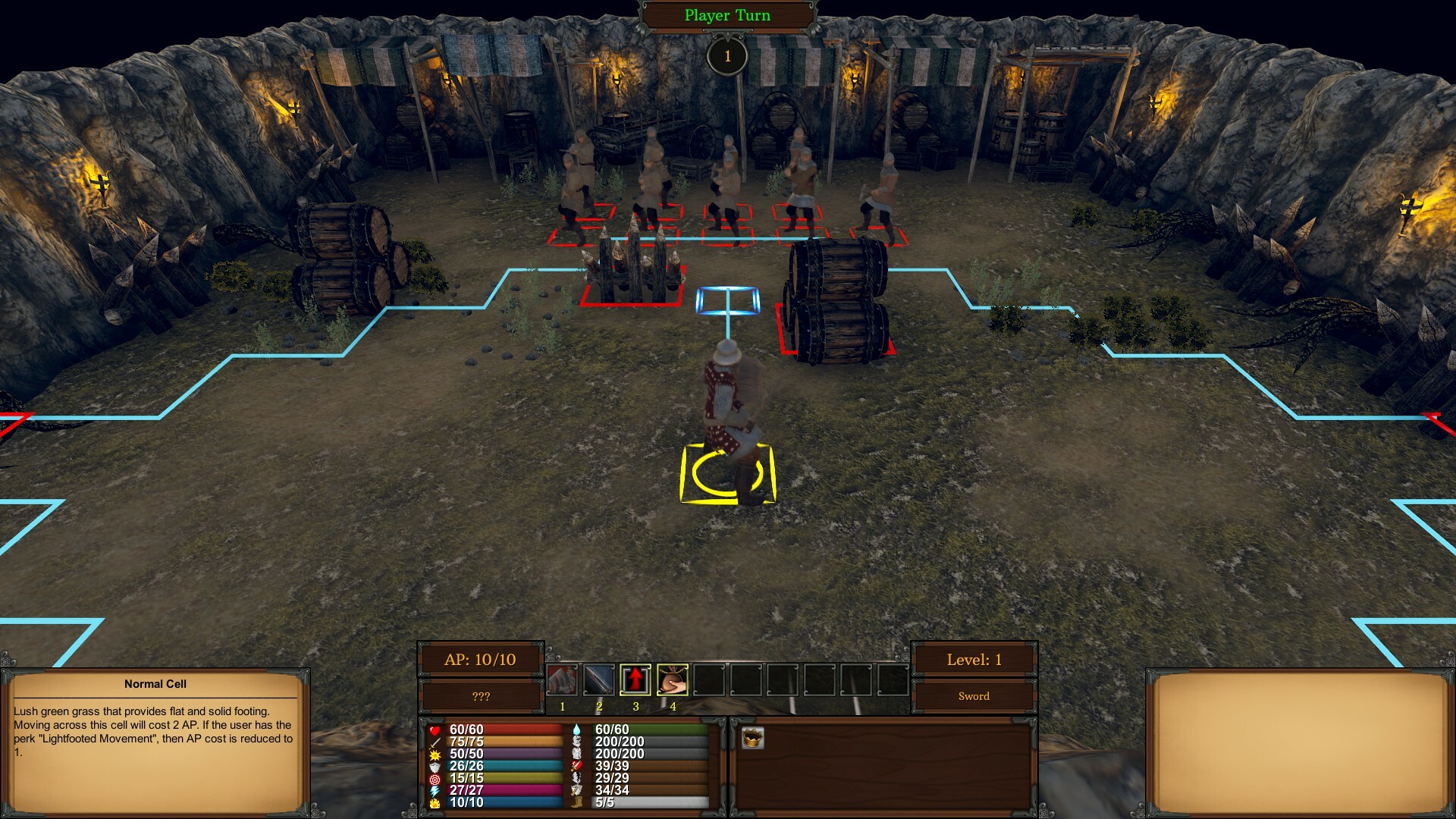Select the armor item in hotbar slot 1
This screenshot has width=1456, height=819.
click(562, 679)
